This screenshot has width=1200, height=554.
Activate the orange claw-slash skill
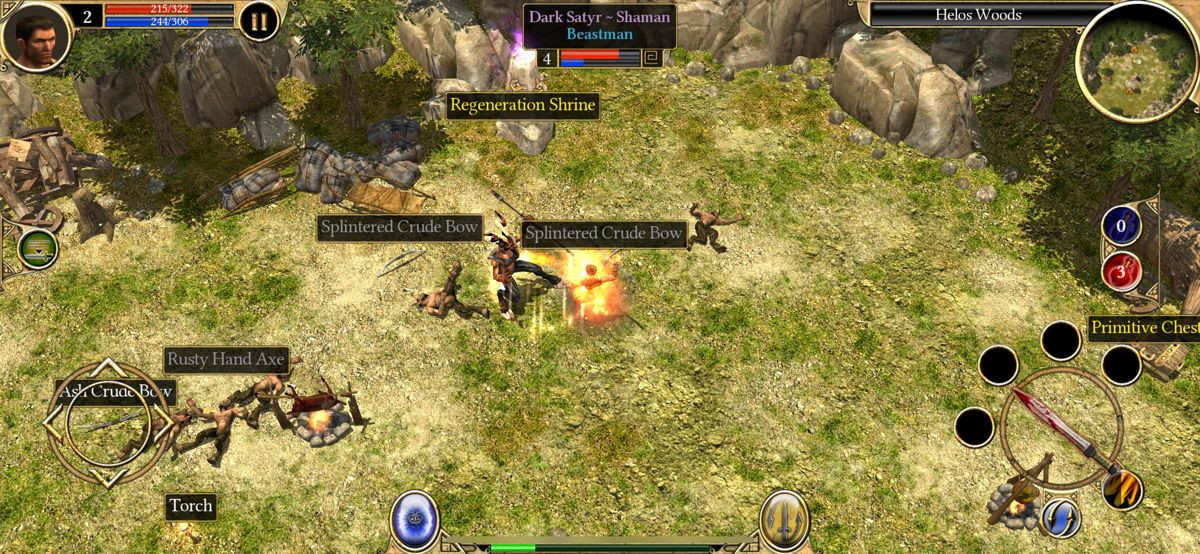pos(1123,489)
